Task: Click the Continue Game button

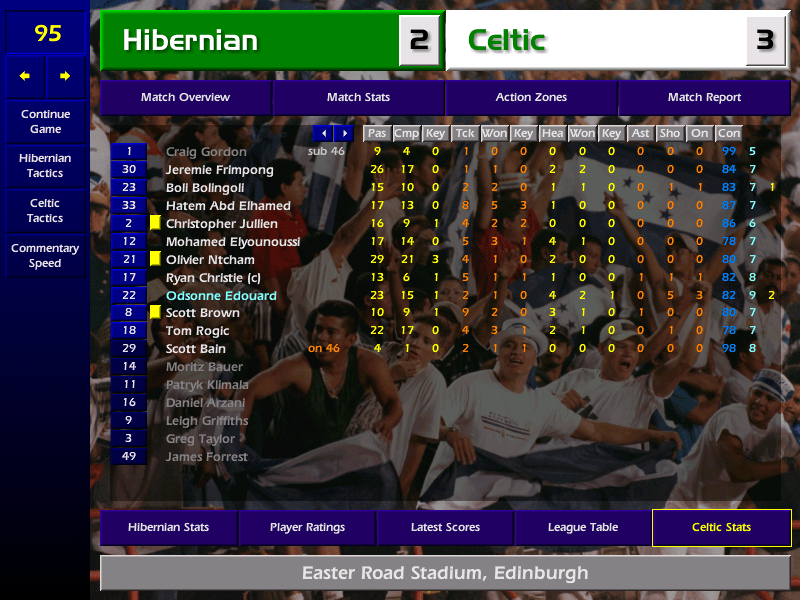Action: tap(45, 122)
